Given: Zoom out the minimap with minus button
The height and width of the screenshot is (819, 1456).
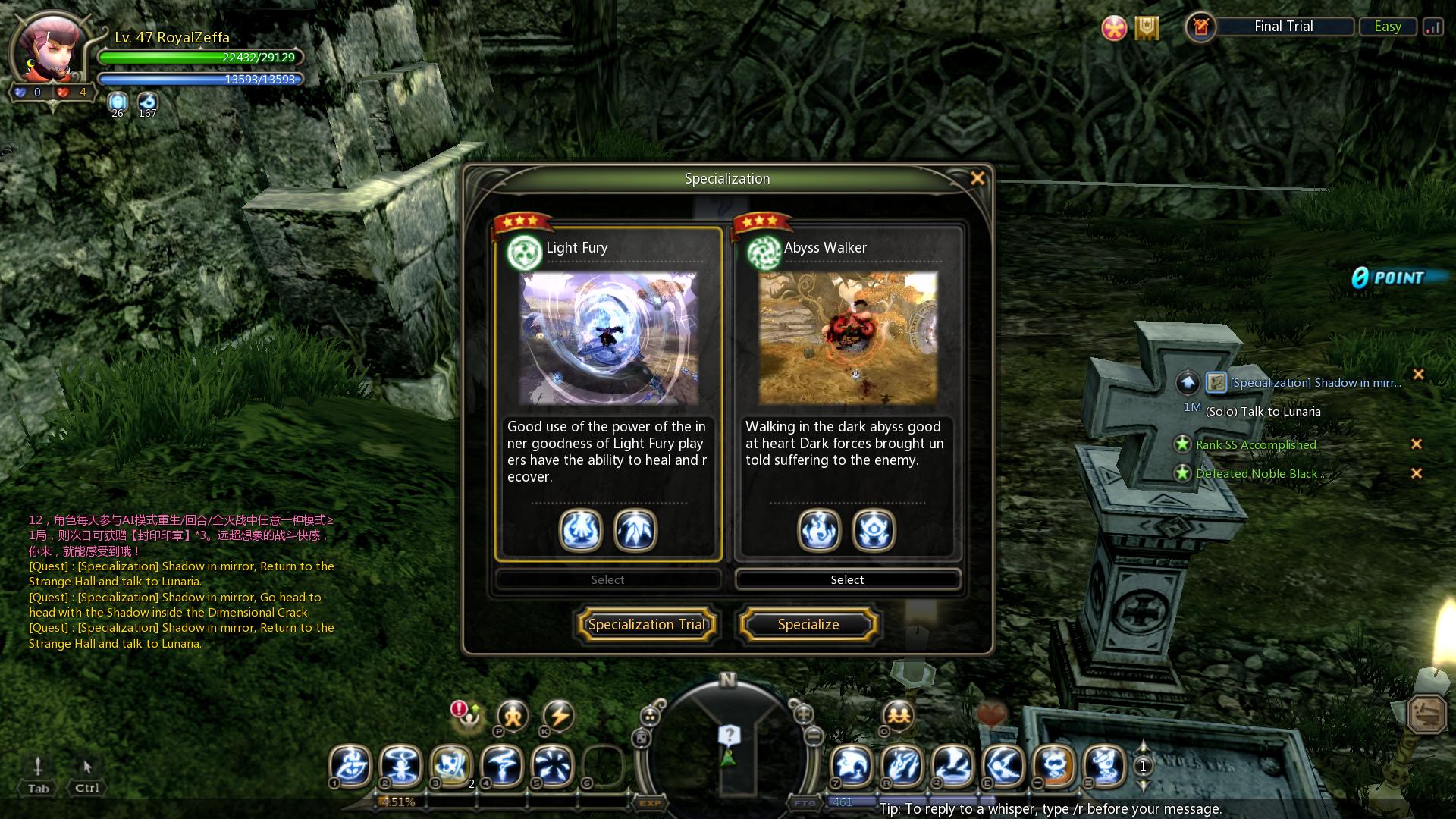Looking at the screenshot, I should point(814,736).
